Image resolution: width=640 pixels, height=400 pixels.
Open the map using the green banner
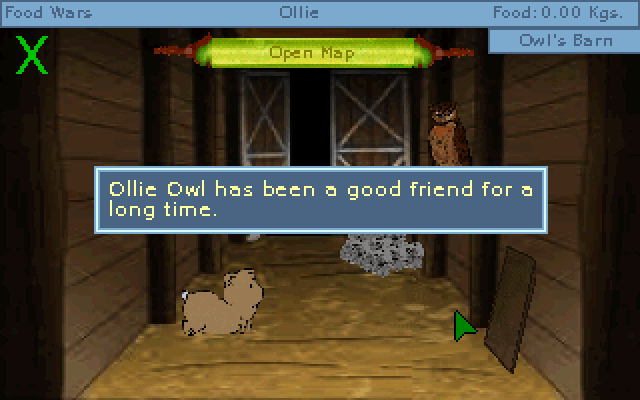311,52
